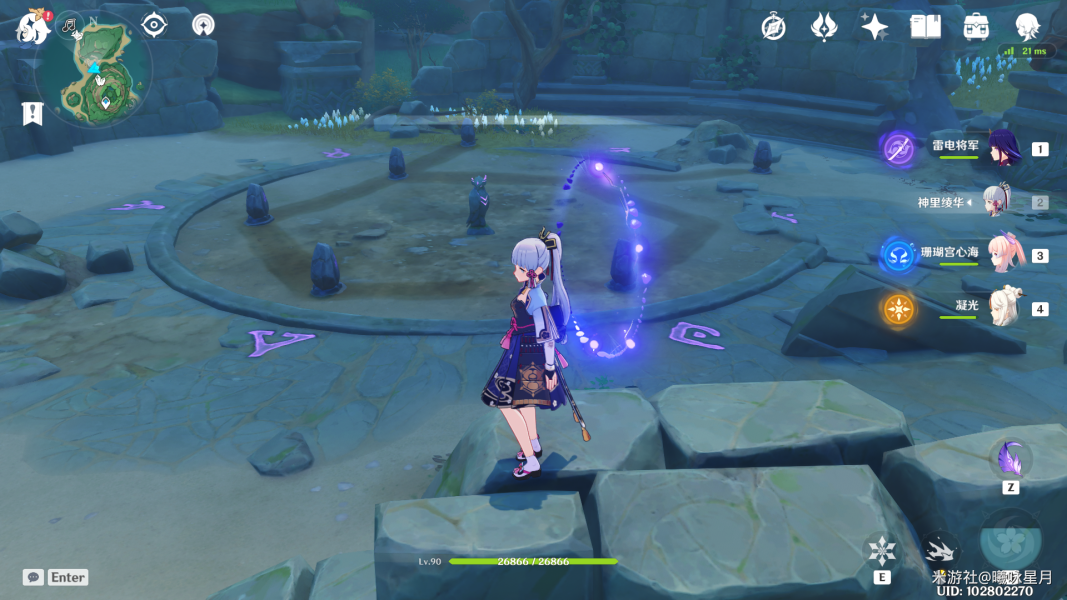
Task: Open the winged events icon
Action: pyautogui.click(x=823, y=27)
